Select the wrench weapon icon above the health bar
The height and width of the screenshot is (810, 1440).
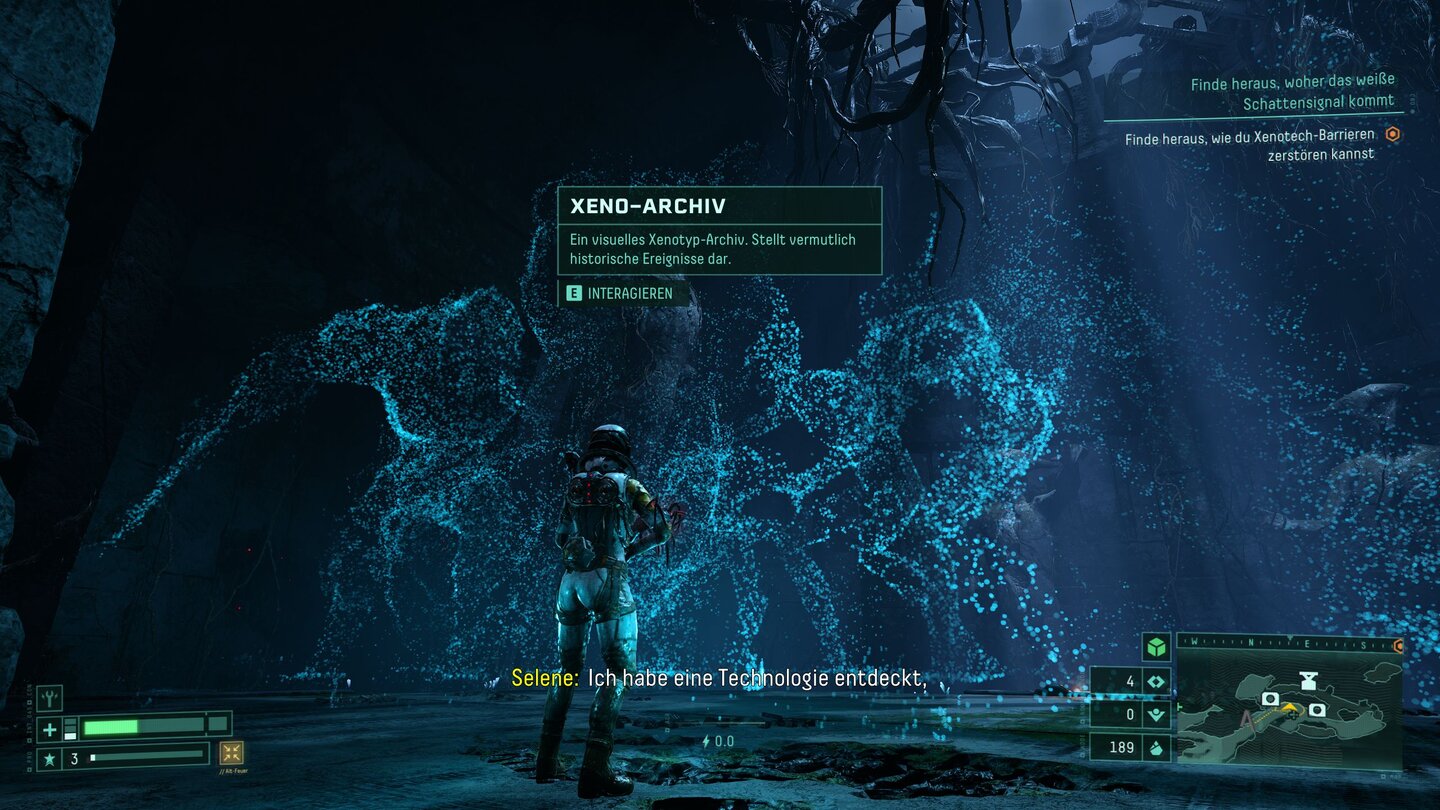click(x=49, y=698)
